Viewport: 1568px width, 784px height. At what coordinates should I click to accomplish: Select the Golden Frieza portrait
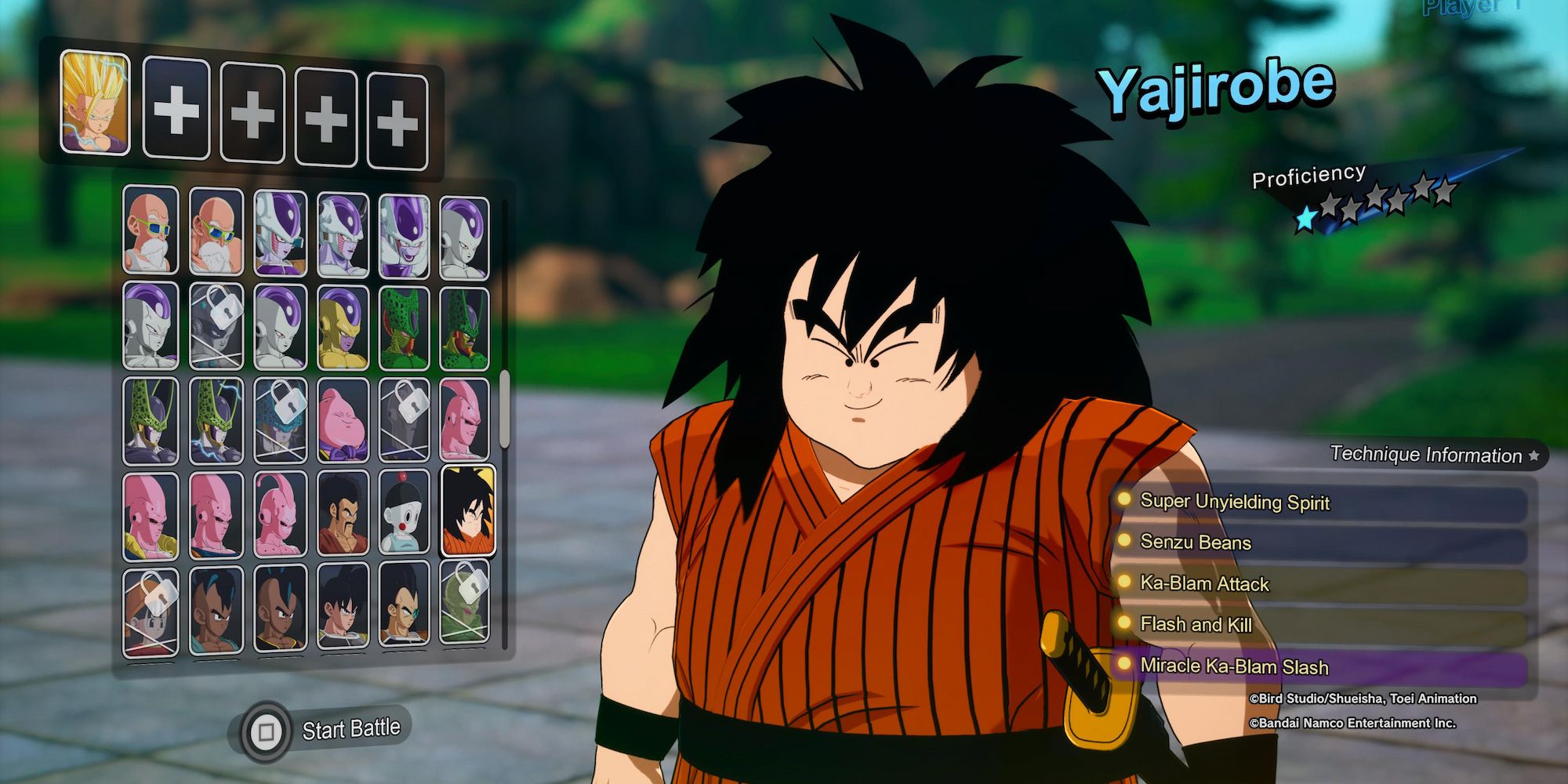click(x=343, y=328)
